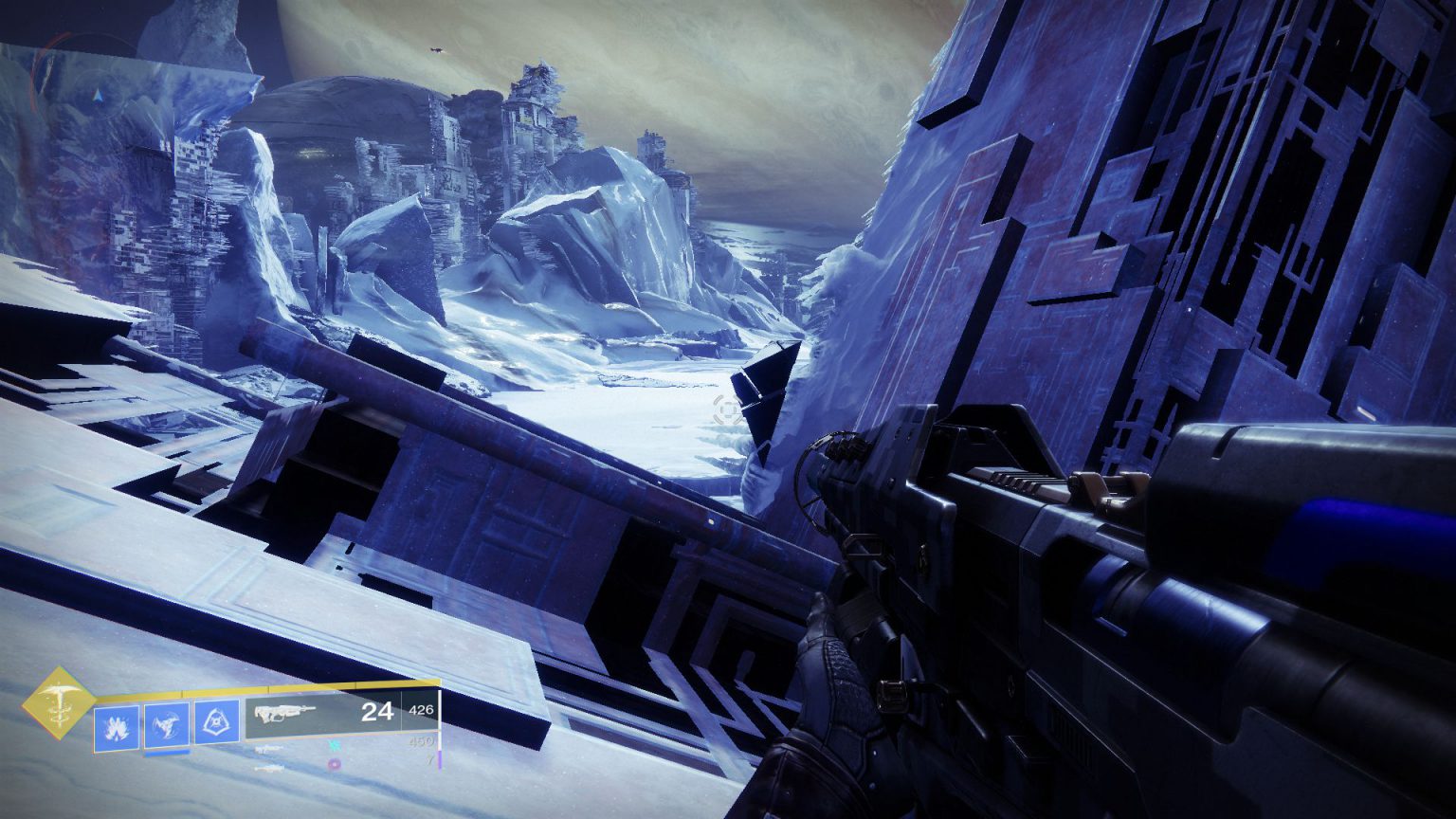Click the grenade ability icon
This screenshot has height=819, width=1456.
[118, 725]
